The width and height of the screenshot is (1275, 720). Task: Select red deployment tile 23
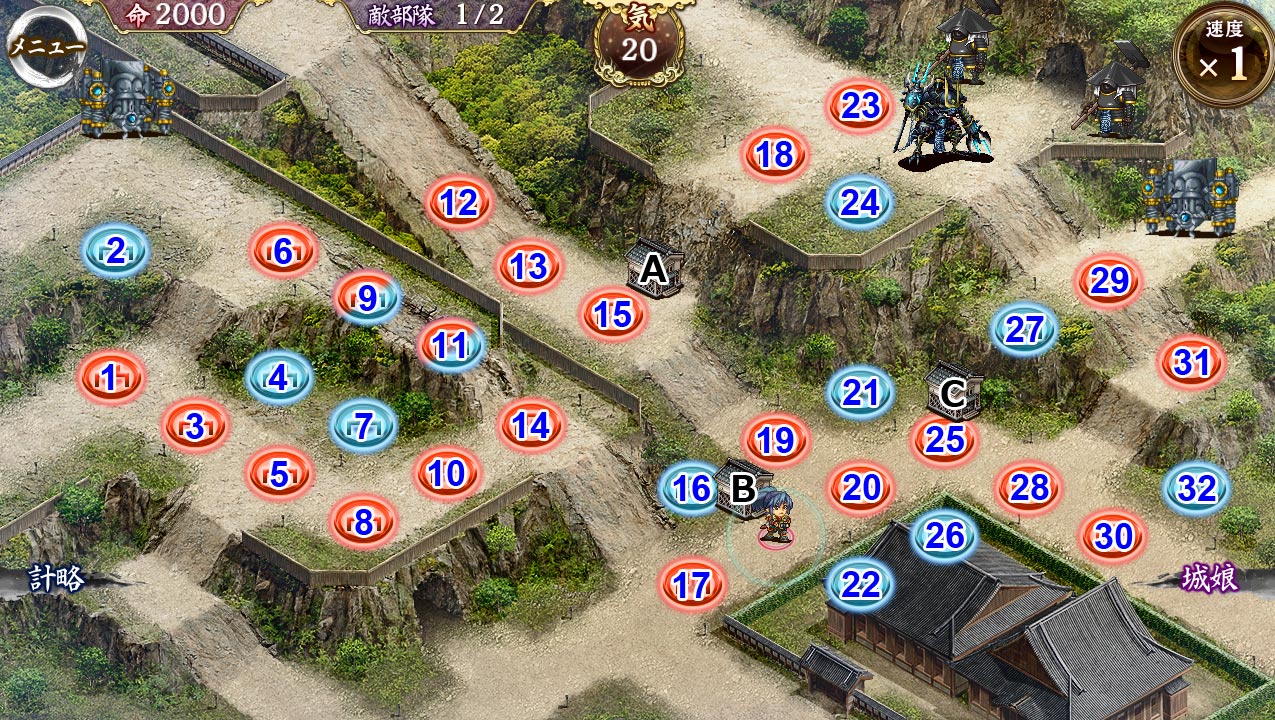point(860,106)
